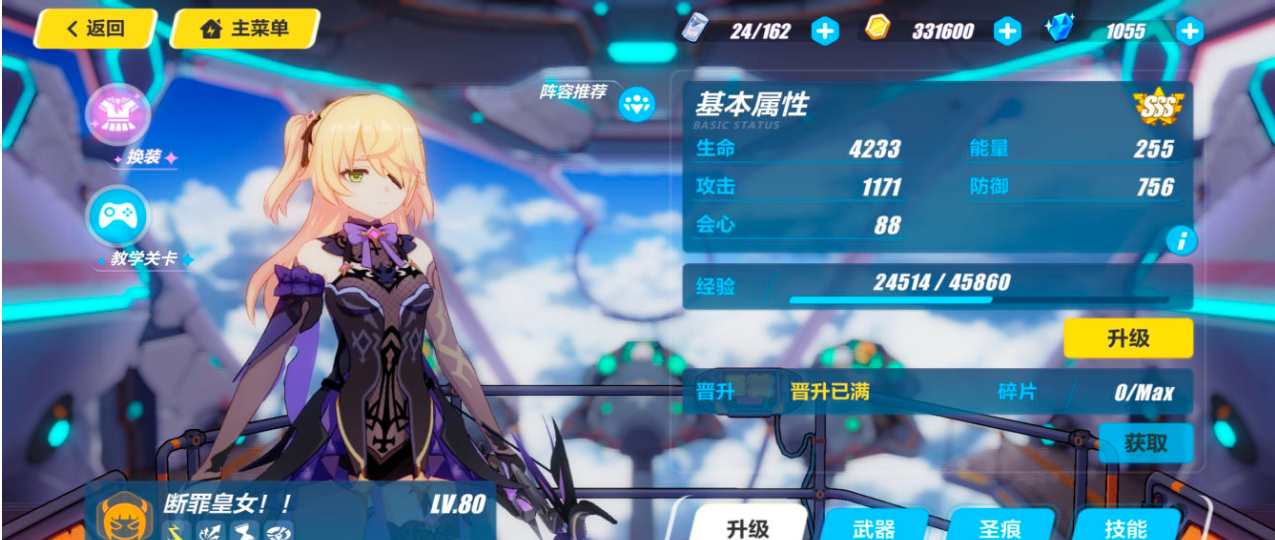
Task: Open the 主菜单 main menu
Action: click(245, 29)
